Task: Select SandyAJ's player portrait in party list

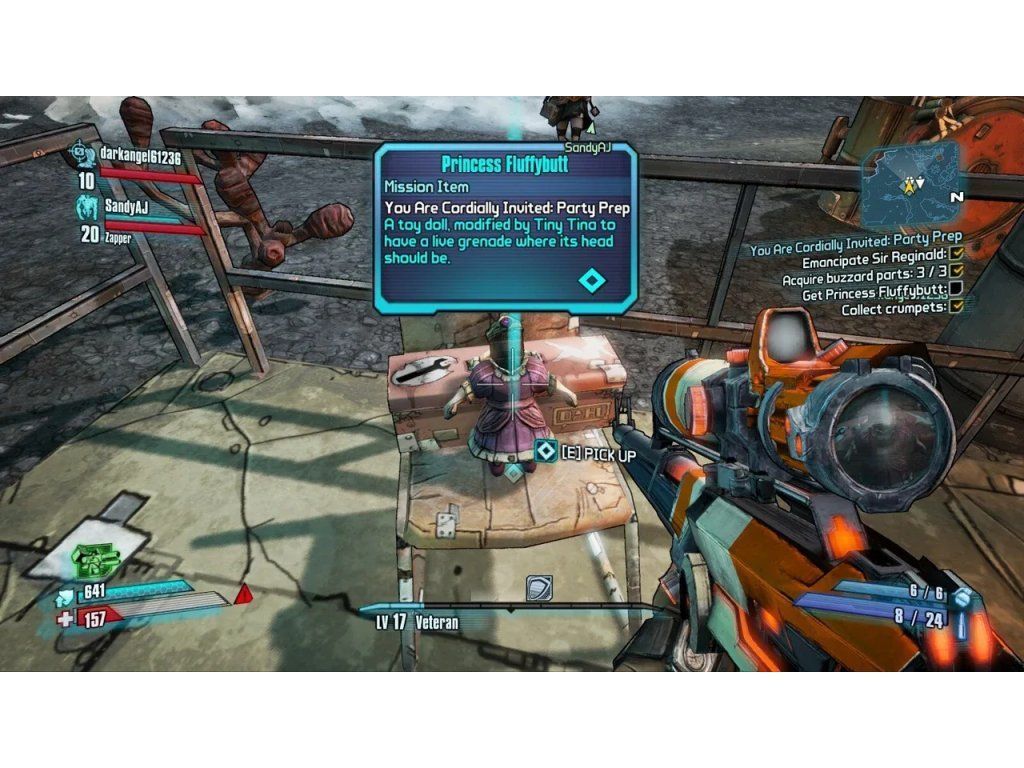Action: (x=89, y=208)
